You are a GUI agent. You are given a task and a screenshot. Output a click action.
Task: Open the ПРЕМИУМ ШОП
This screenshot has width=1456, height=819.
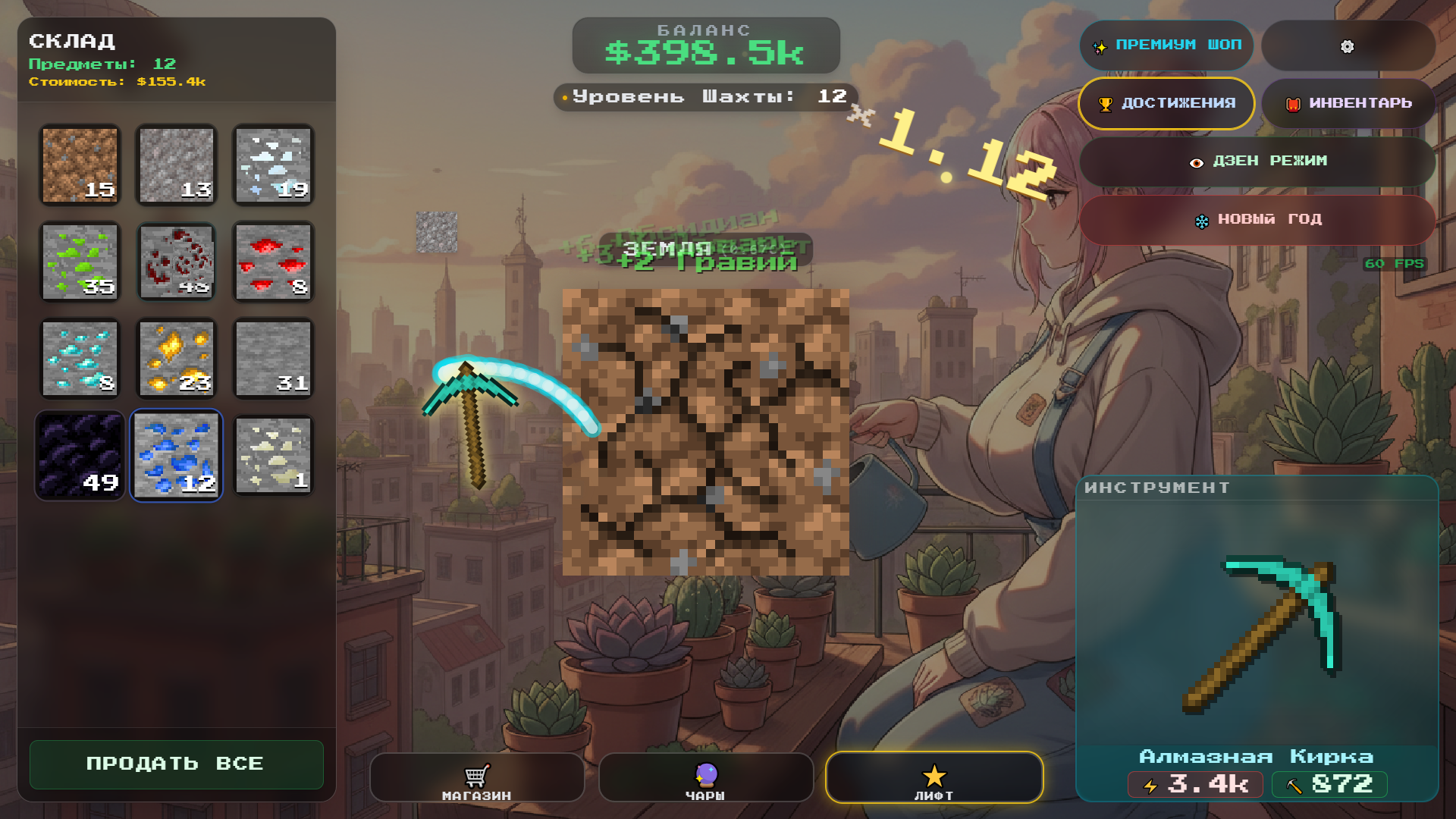1166,45
